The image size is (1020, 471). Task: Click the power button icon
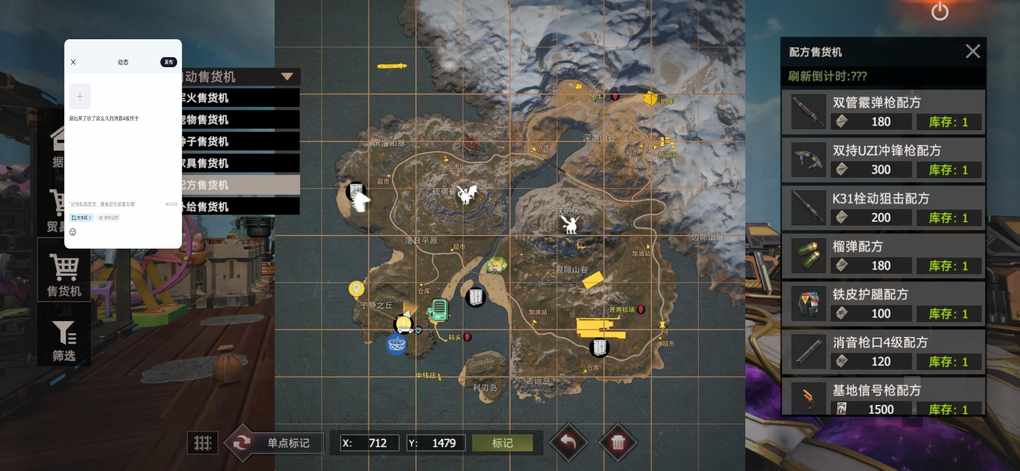[939, 12]
